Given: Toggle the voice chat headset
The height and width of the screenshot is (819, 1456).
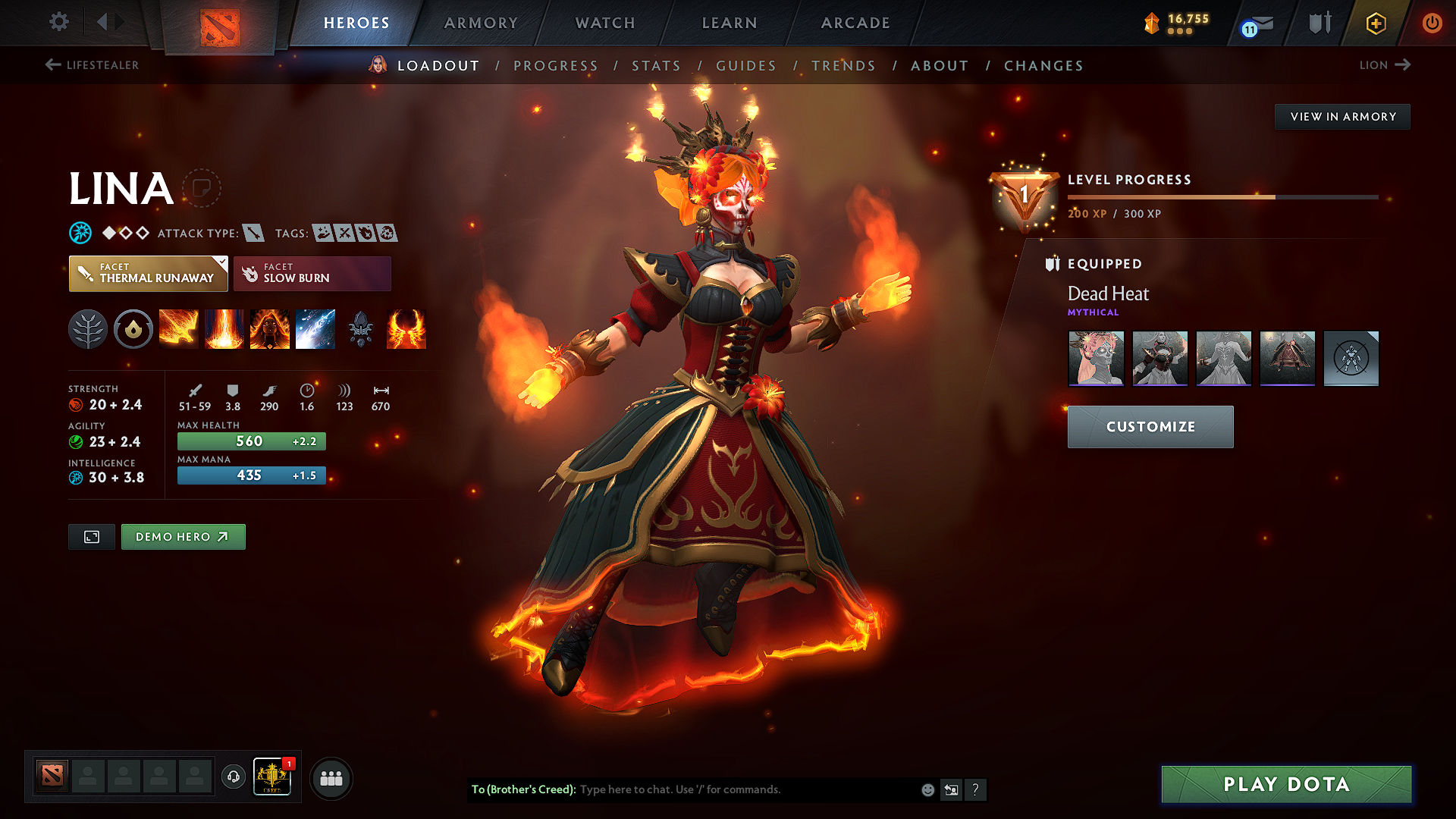Looking at the screenshot, I should [x=233, y=777].
